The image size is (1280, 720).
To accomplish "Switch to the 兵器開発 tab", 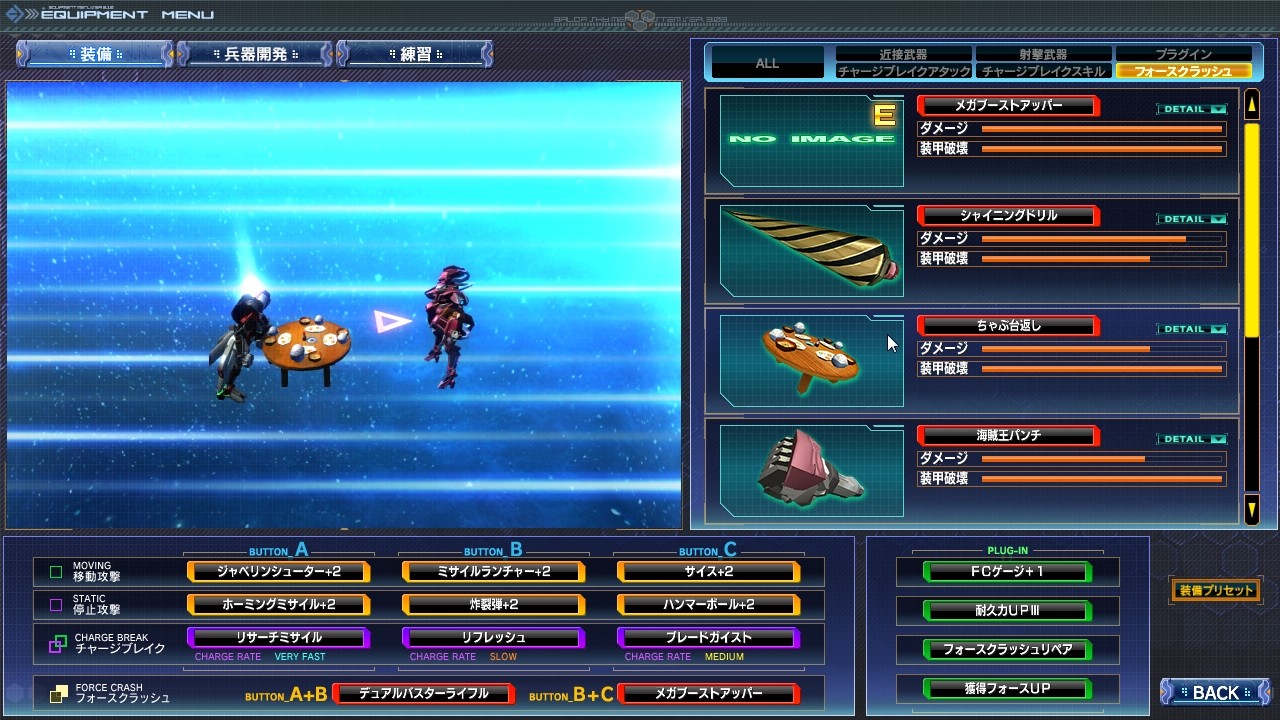I will [253, 54].
